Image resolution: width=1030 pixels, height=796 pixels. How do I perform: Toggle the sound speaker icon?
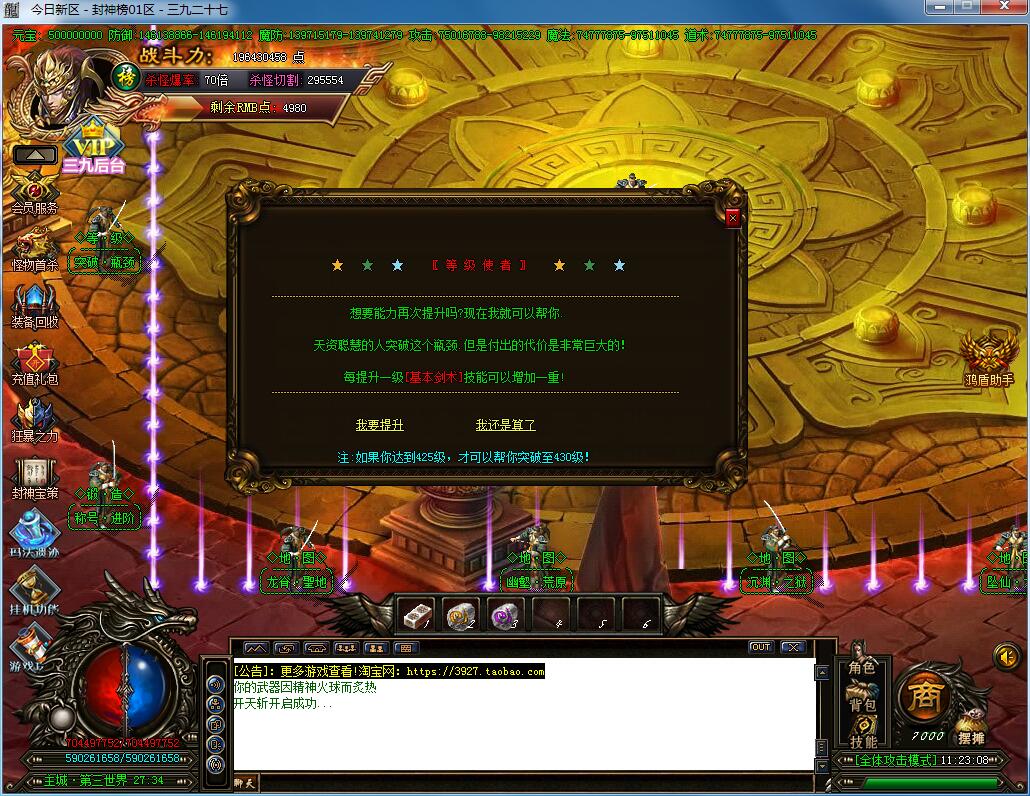tap(1006, 655)
